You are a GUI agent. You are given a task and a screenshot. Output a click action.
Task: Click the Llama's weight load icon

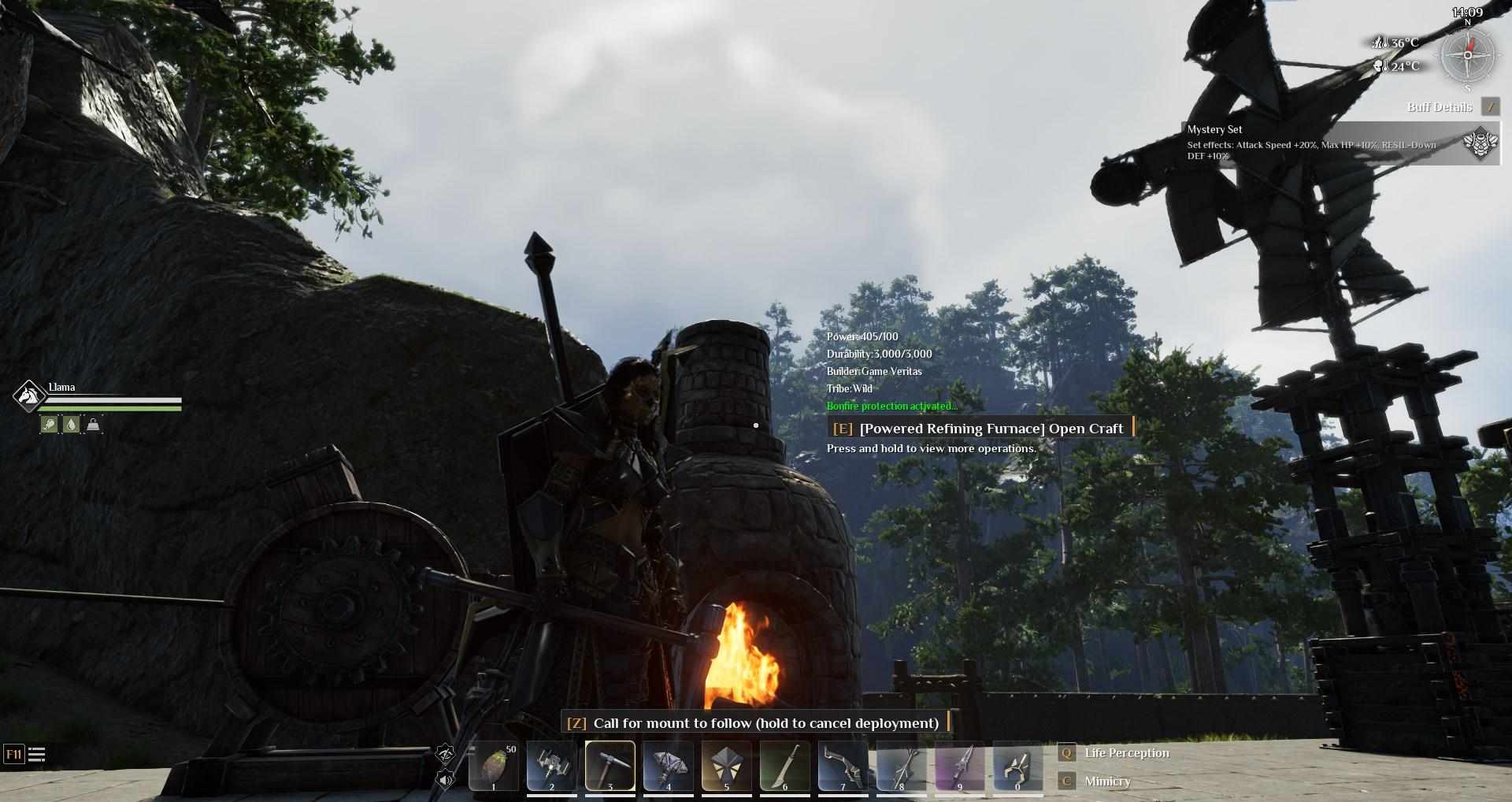coord(93,425)
